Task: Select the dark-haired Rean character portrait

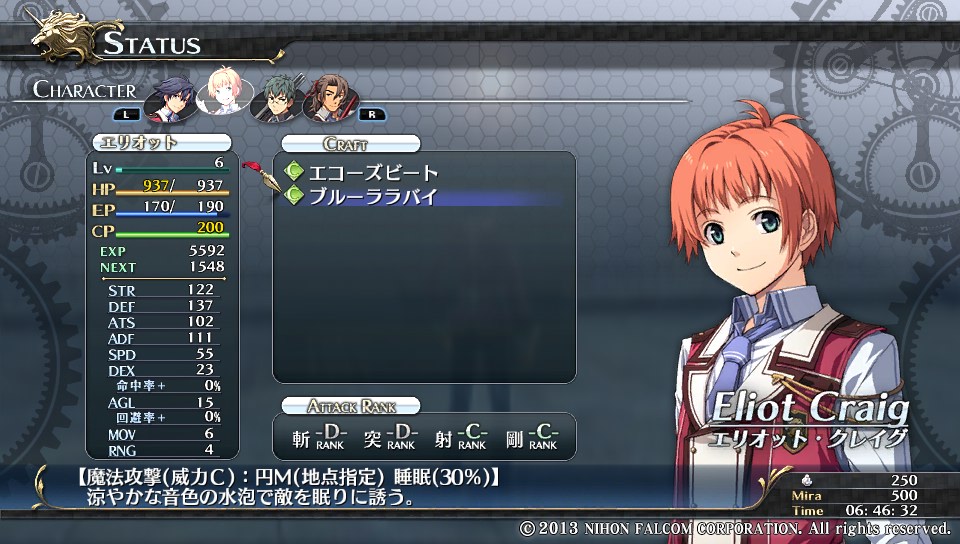Action: point(171,96)
